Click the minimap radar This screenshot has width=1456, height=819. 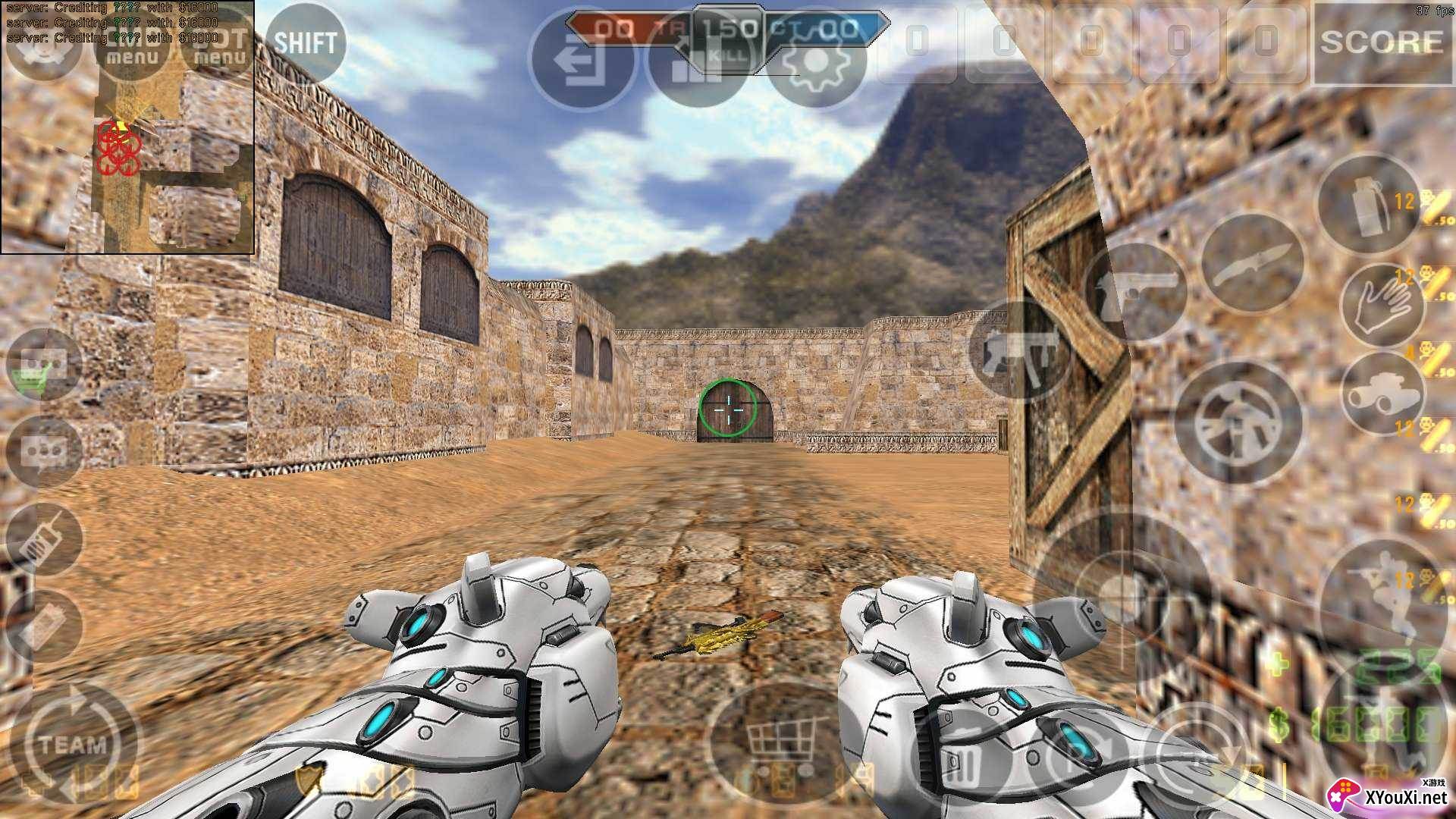[x=127, y=127]
